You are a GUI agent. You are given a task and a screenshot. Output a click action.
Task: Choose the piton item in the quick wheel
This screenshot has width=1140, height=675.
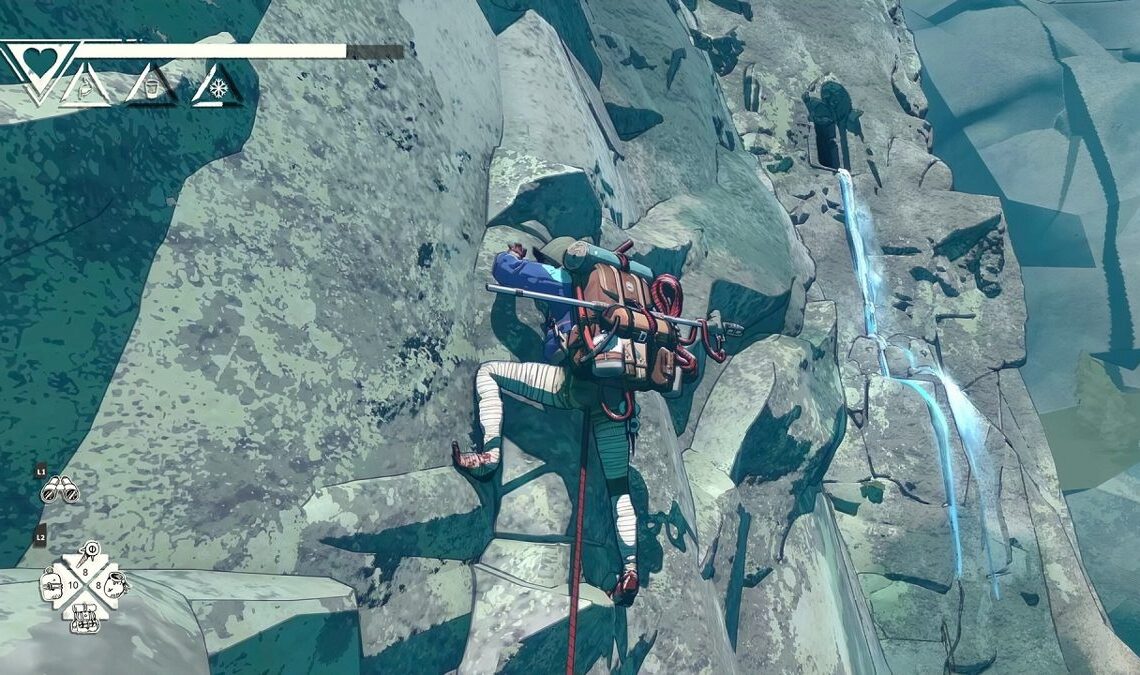coord(91,552)
